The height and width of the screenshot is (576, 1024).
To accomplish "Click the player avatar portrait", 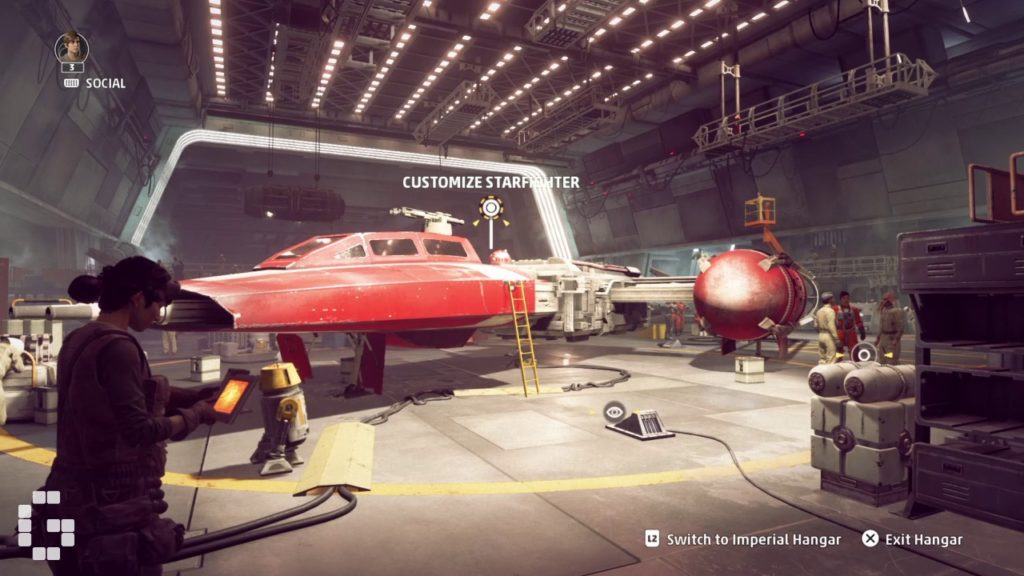I will click(71, 48).
